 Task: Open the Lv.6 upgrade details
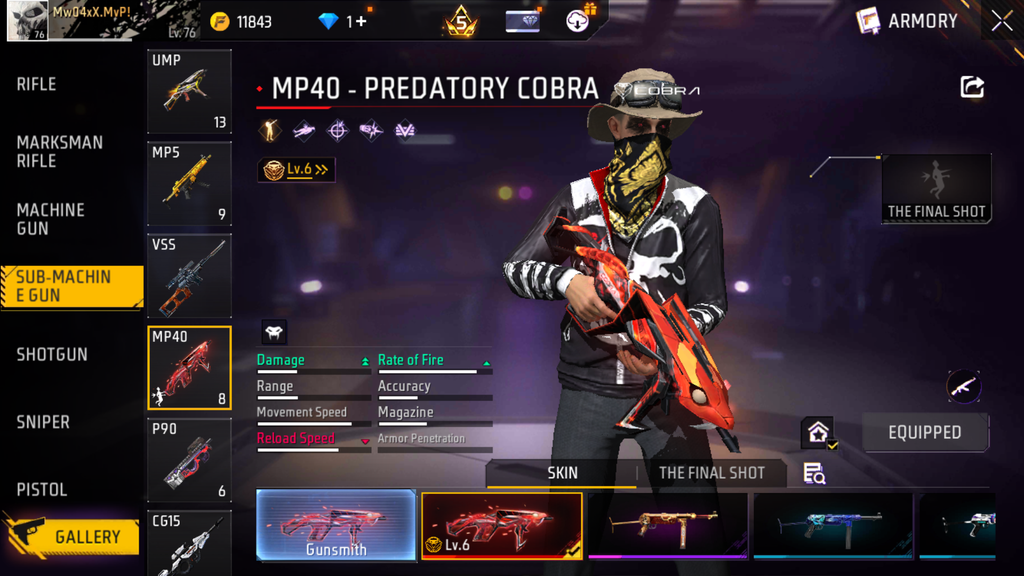[296, 170]
